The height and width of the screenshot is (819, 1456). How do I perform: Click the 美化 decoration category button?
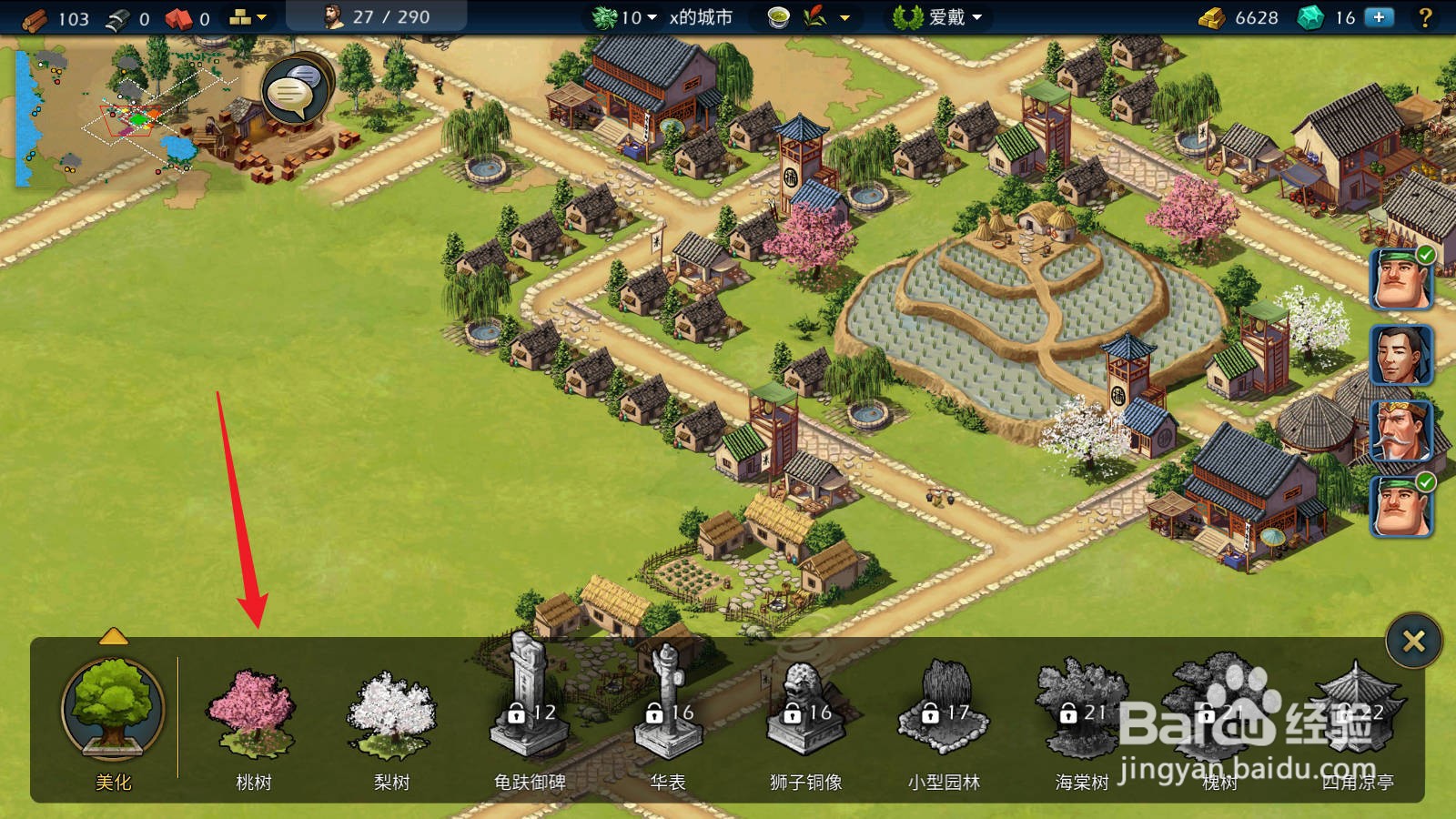click(x=113, y=711)
